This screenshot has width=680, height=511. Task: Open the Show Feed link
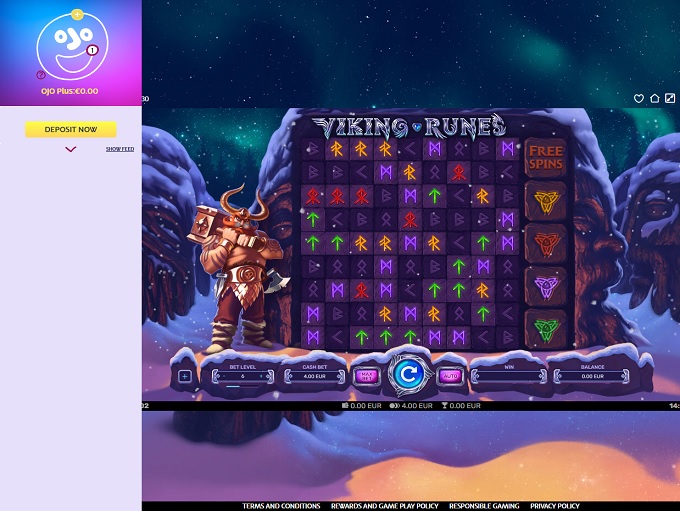click(x=120, y=149)
